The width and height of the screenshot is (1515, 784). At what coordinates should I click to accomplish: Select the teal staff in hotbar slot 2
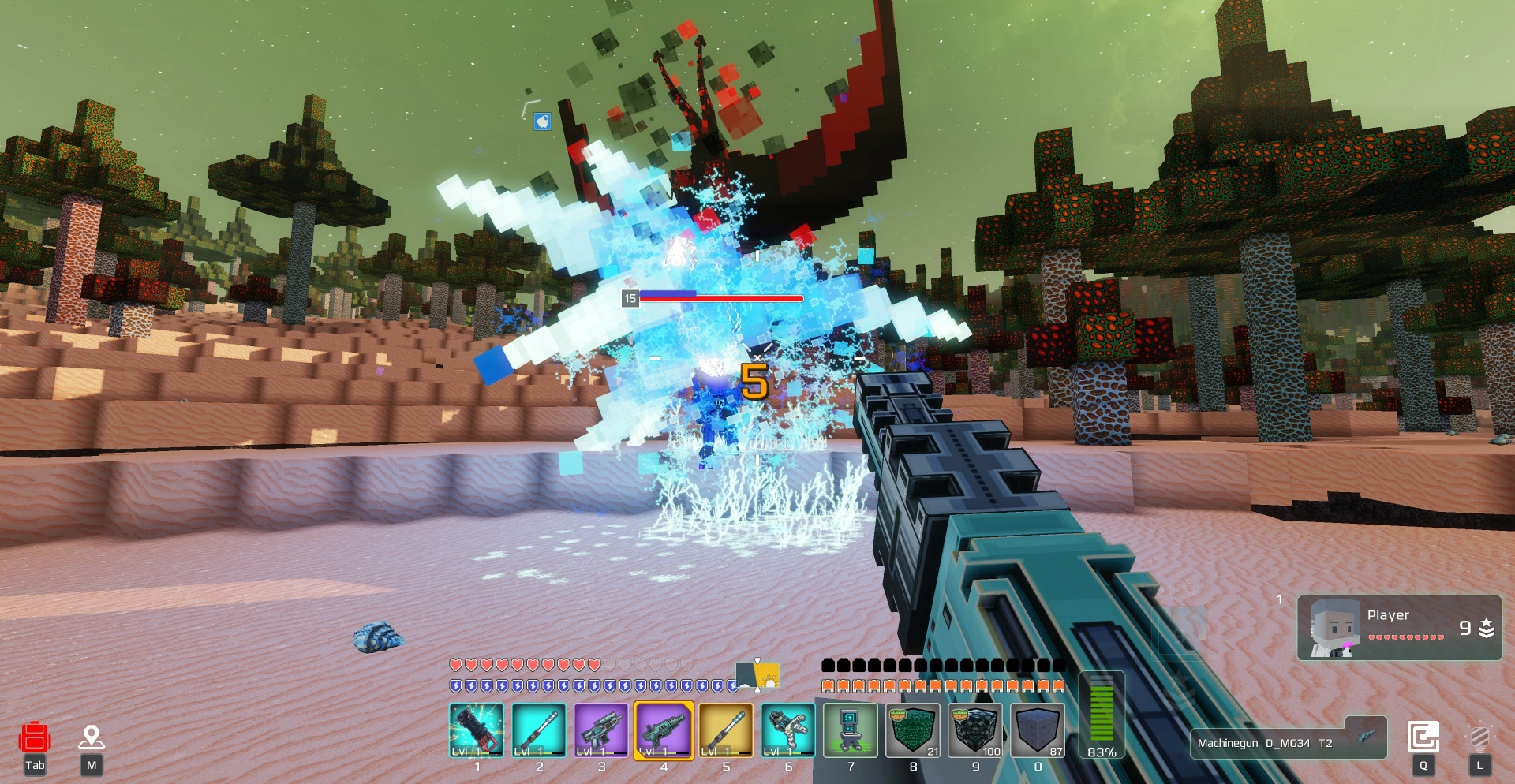tap(539, 730)
